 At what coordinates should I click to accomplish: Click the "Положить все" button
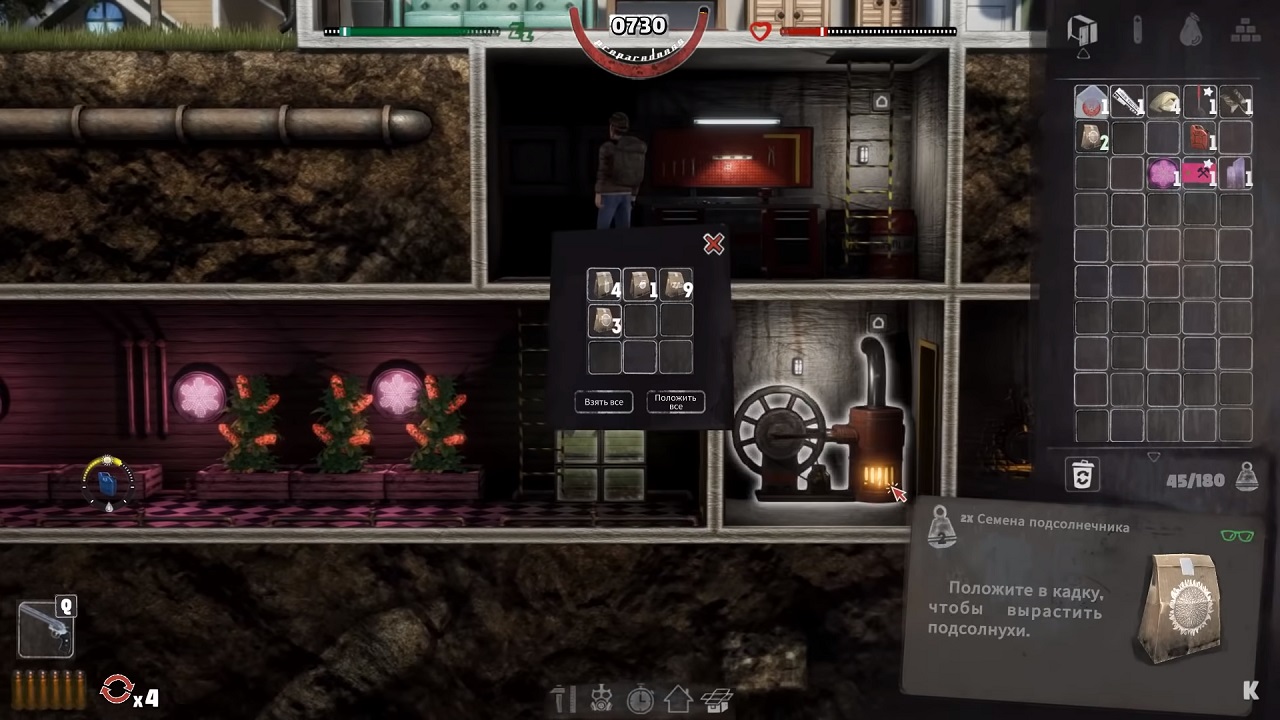pos(676,402)
